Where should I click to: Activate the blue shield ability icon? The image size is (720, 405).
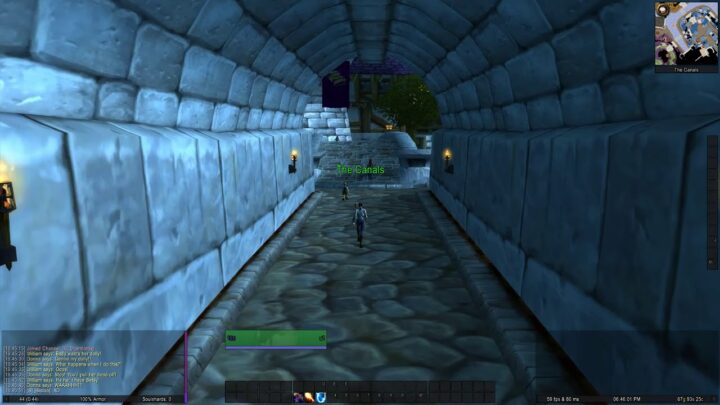(x=319, y=398)
